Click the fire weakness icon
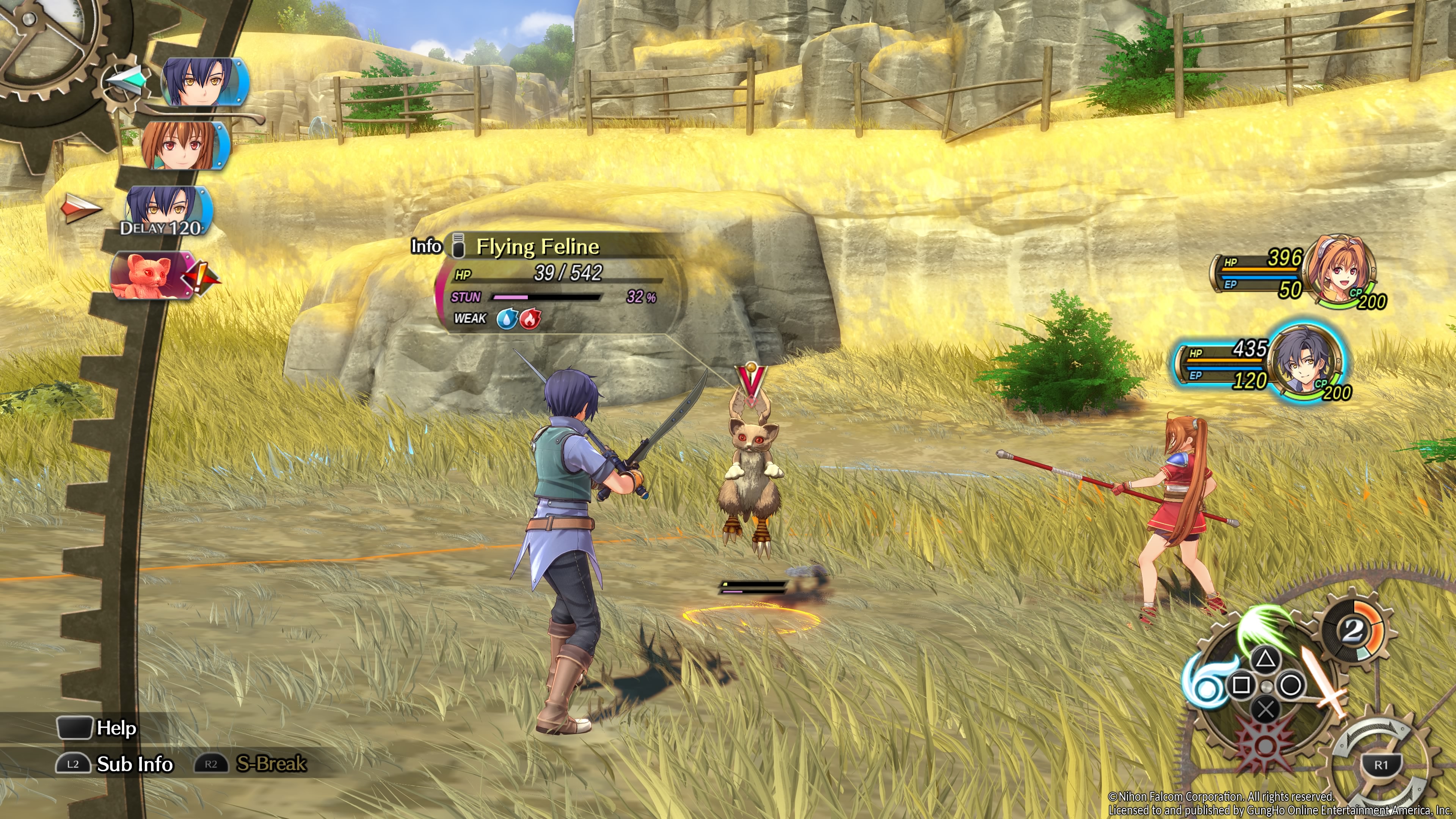Image resolution: width=1456 pixels, height=819 pixels. pos(530,319)
